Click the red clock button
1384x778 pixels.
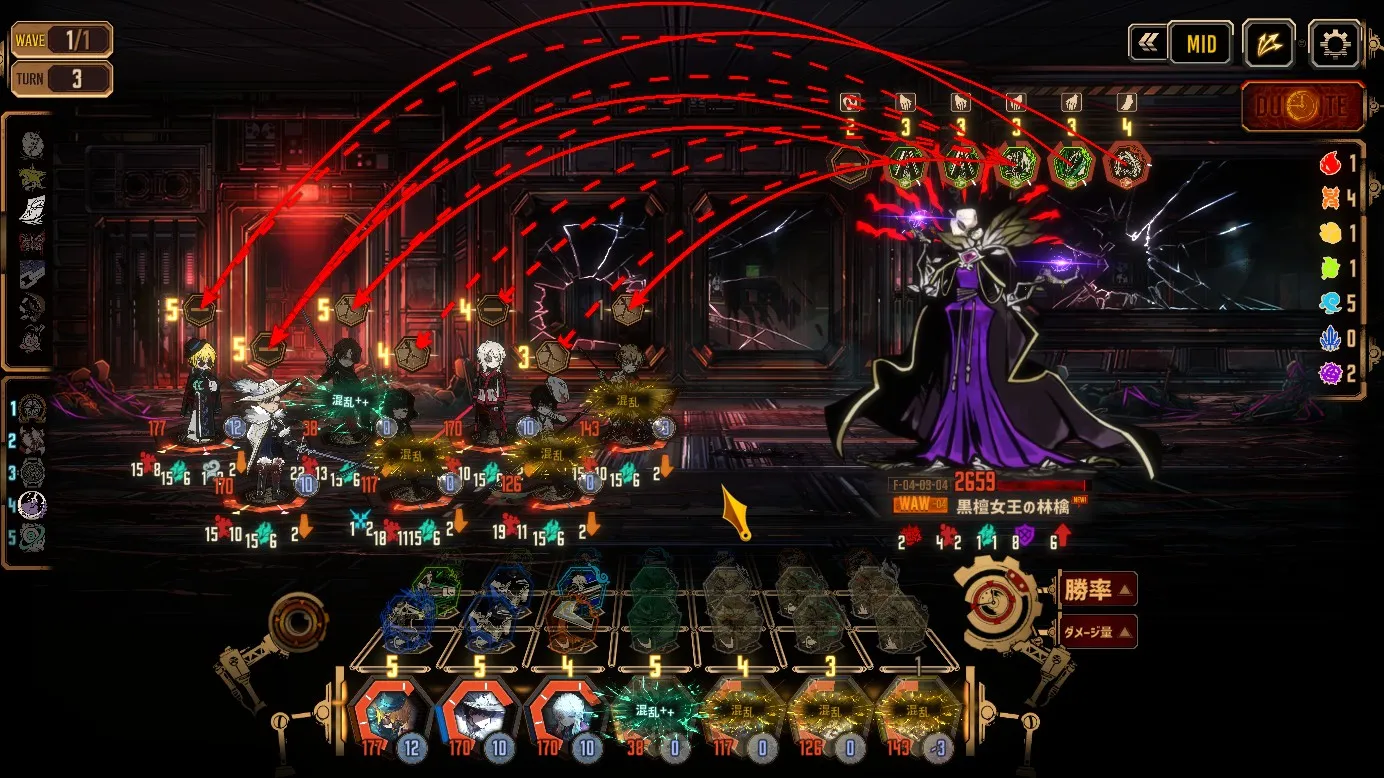click(x=1303, y=107)
